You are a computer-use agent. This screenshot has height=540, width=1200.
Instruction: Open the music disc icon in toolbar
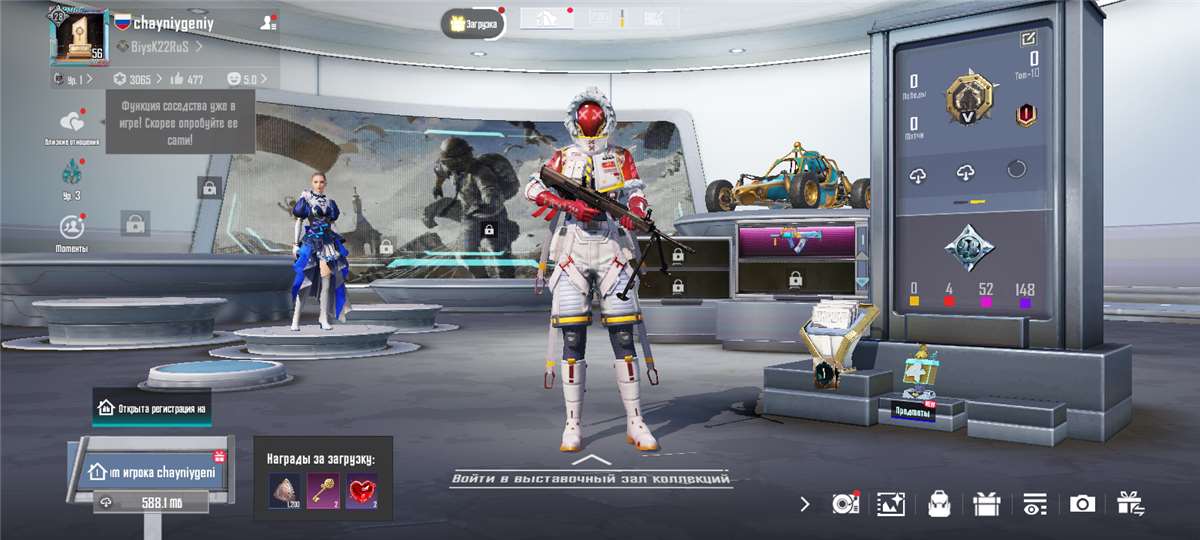coord(843,504)
